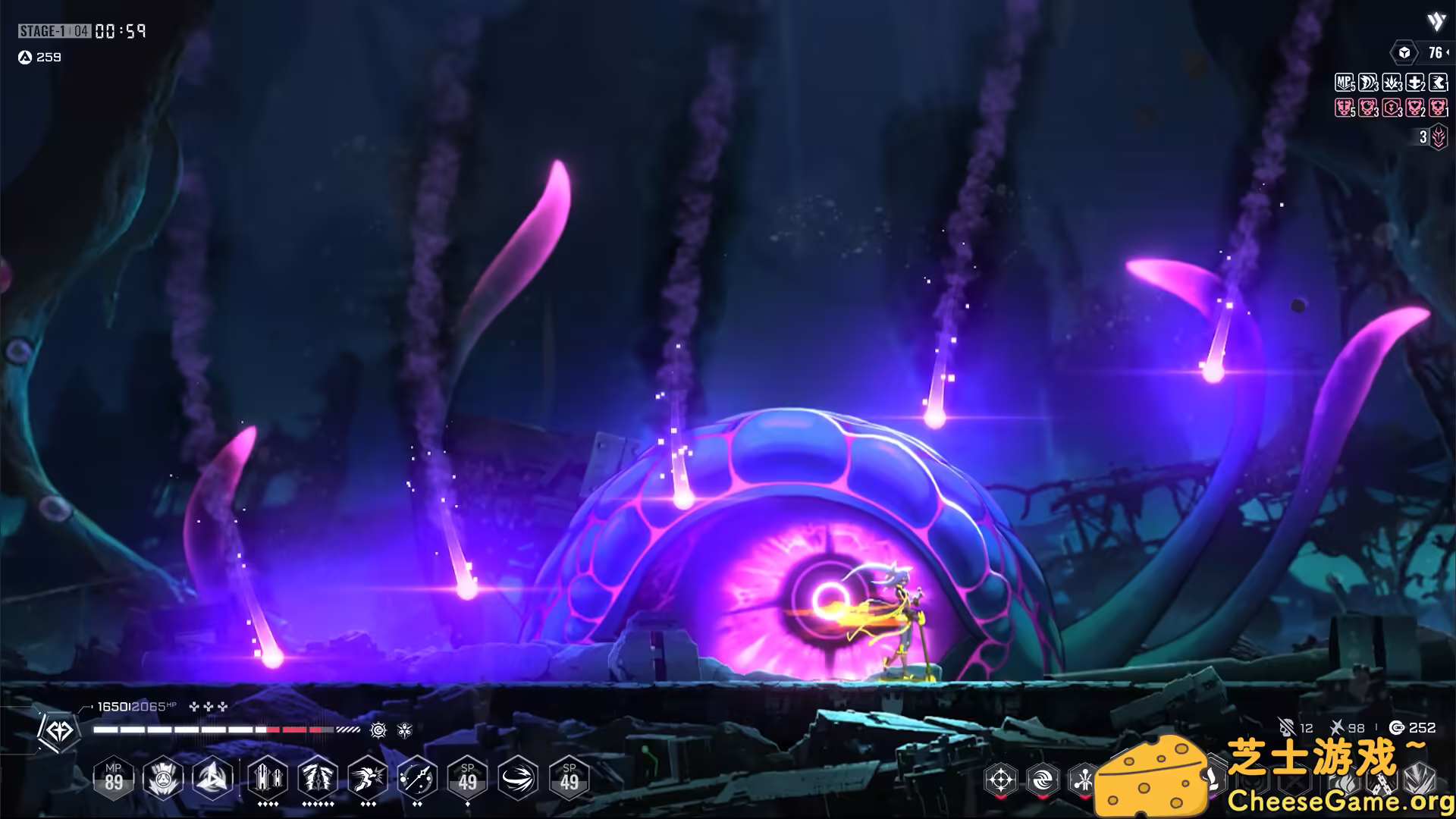Toggle the pink bull-head debuff showing 5

1343,107
